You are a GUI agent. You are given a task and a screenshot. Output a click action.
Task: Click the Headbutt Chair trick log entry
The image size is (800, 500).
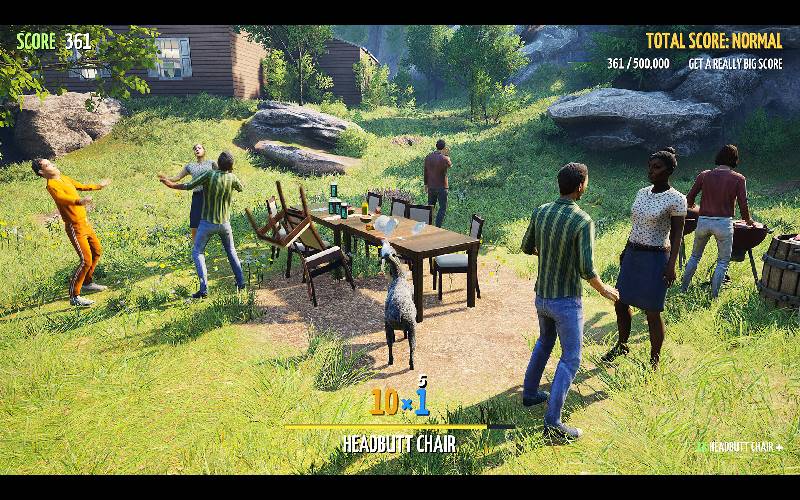[742, 447]
